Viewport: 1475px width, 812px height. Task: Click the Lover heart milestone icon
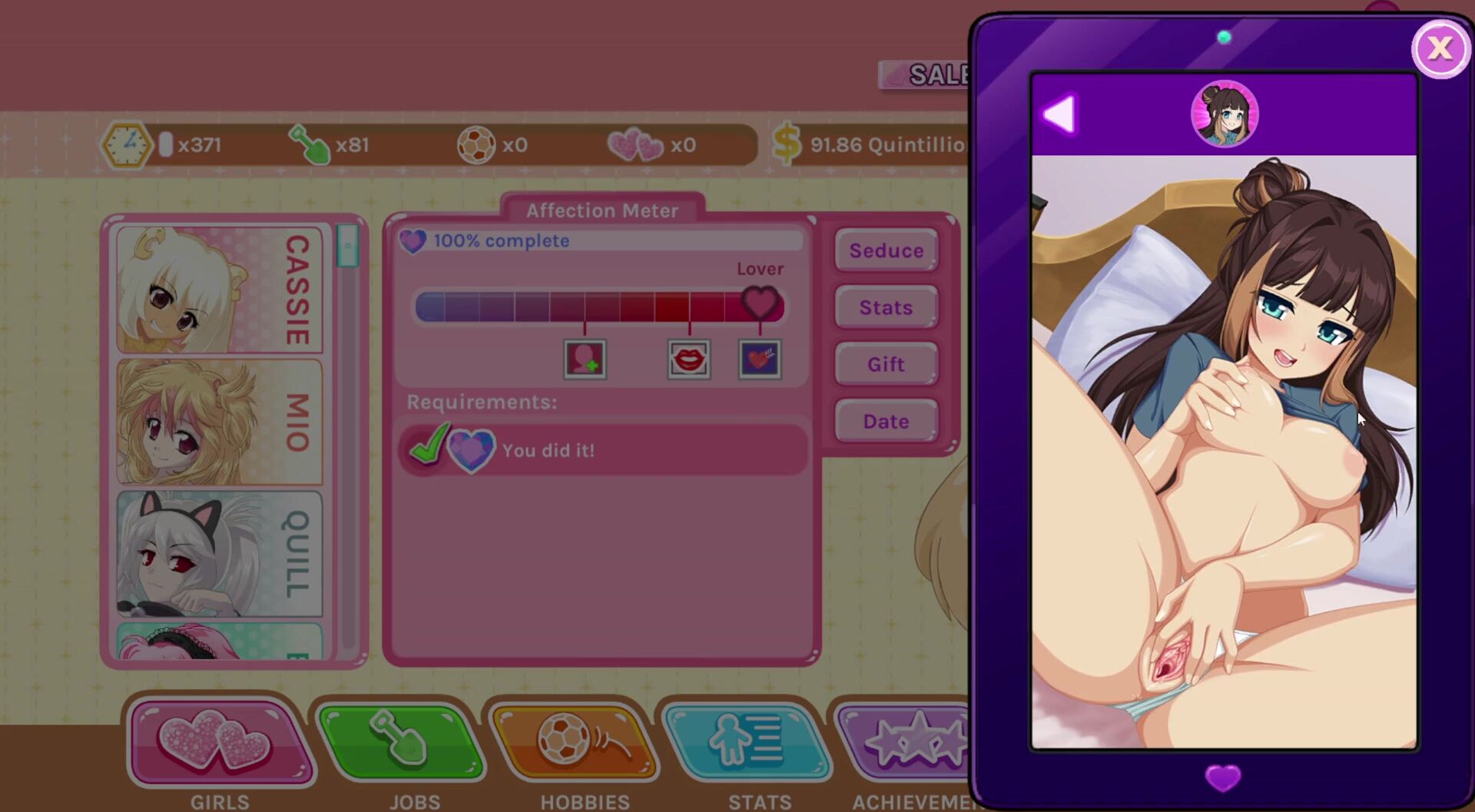pyautogui.click(x=760, y=359)
